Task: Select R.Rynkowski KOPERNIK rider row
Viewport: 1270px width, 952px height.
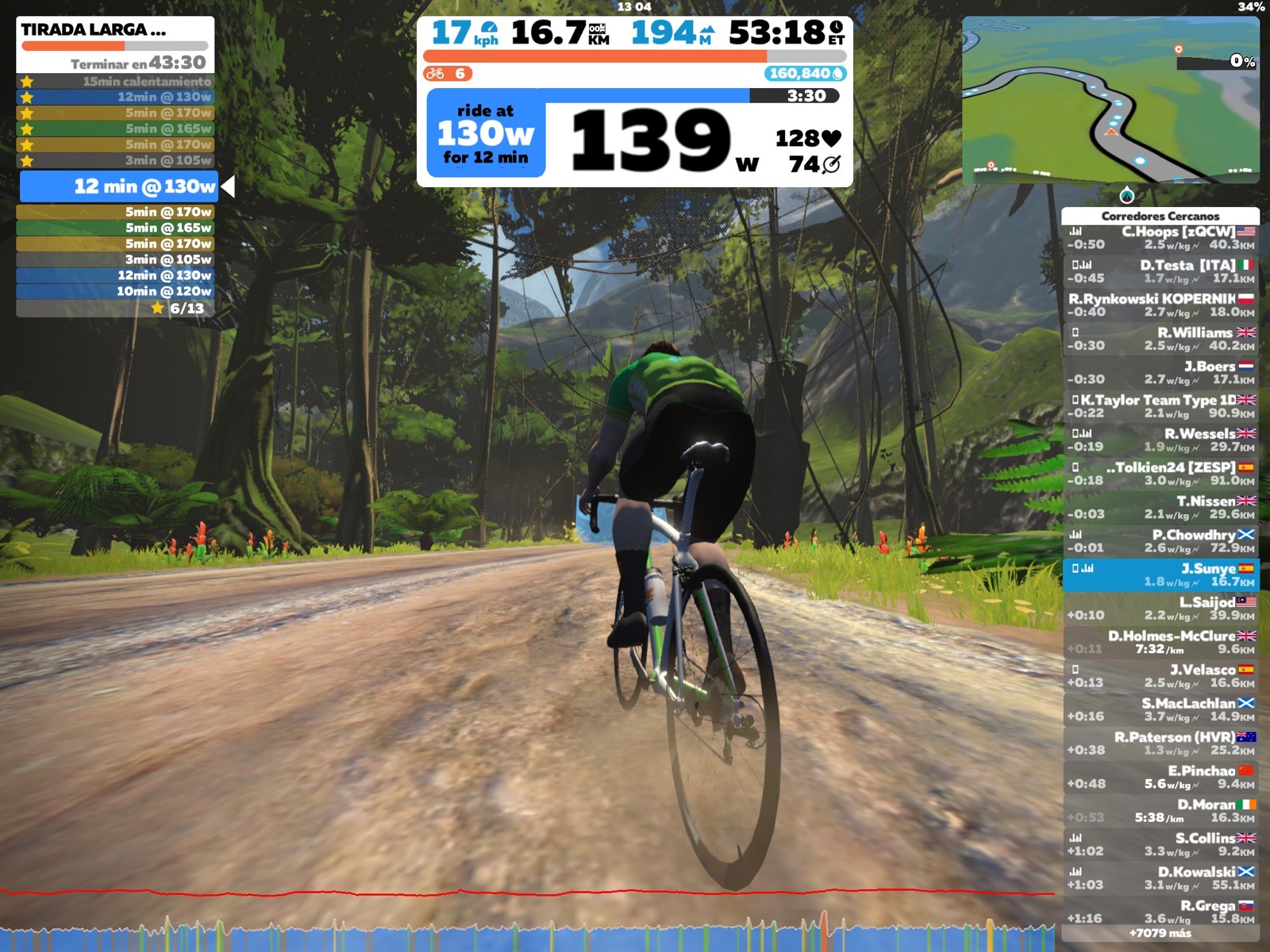Action: pos(1160,305)
